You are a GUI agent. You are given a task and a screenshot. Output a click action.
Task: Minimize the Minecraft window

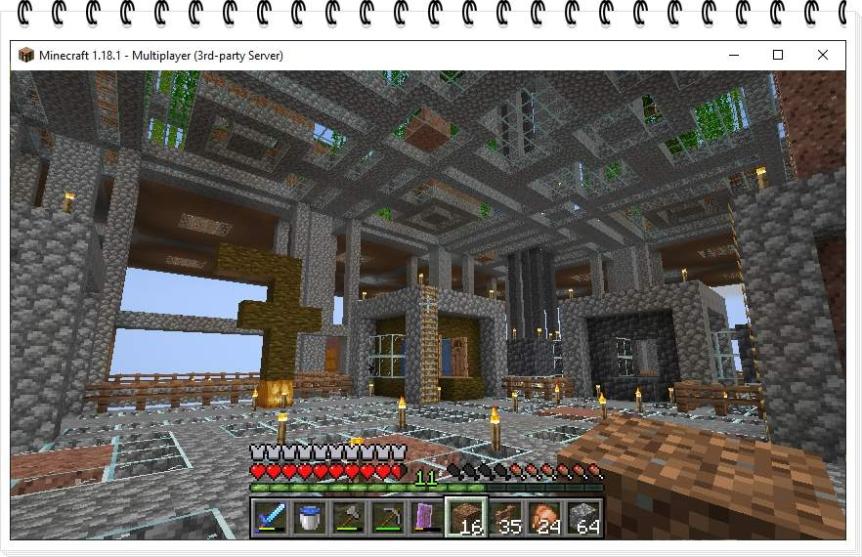(x=734, y=55)
